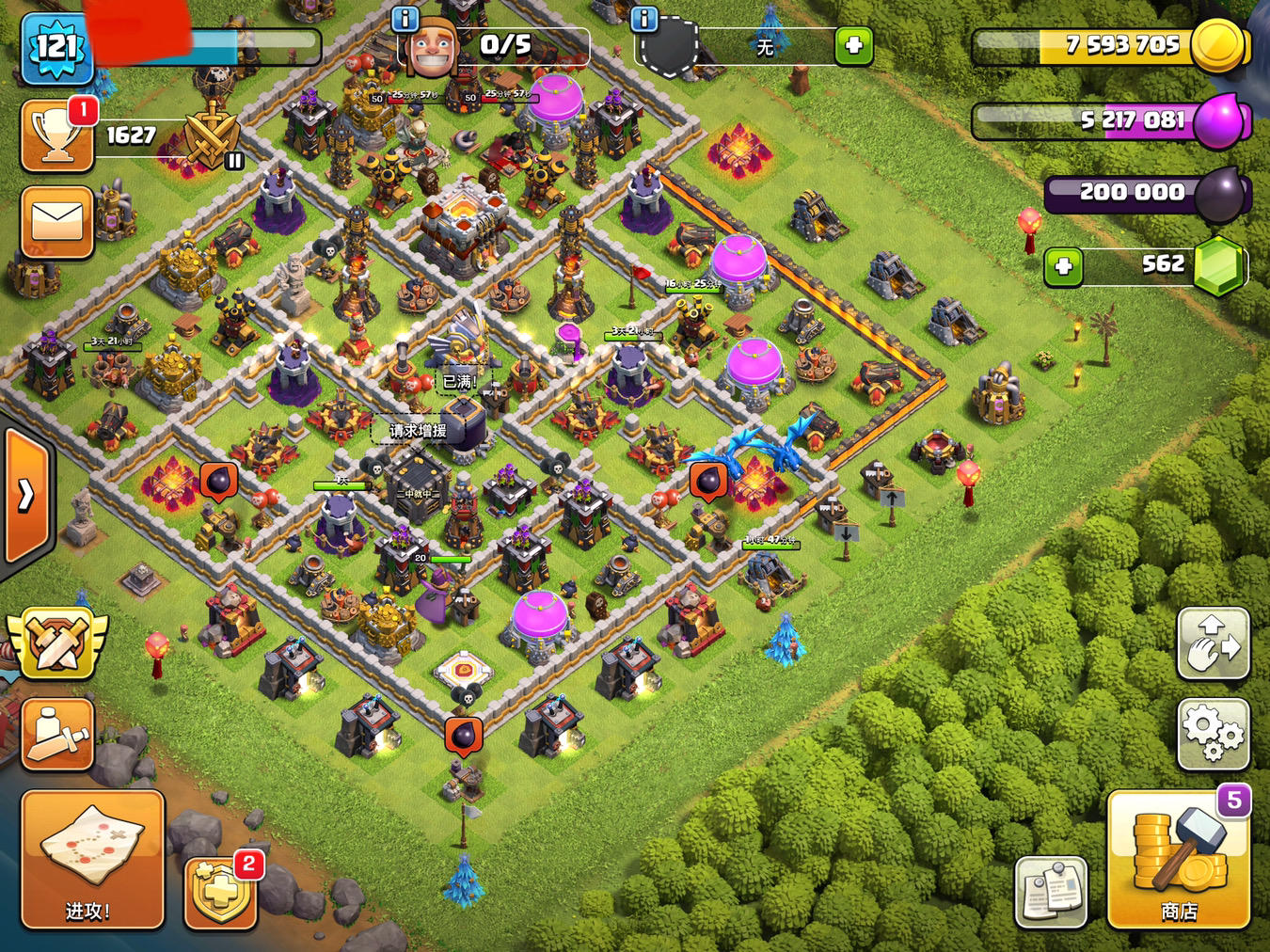Open the potion-and-sword boost icon
Screen dimensions: 1270x952
tap(56, 735)
